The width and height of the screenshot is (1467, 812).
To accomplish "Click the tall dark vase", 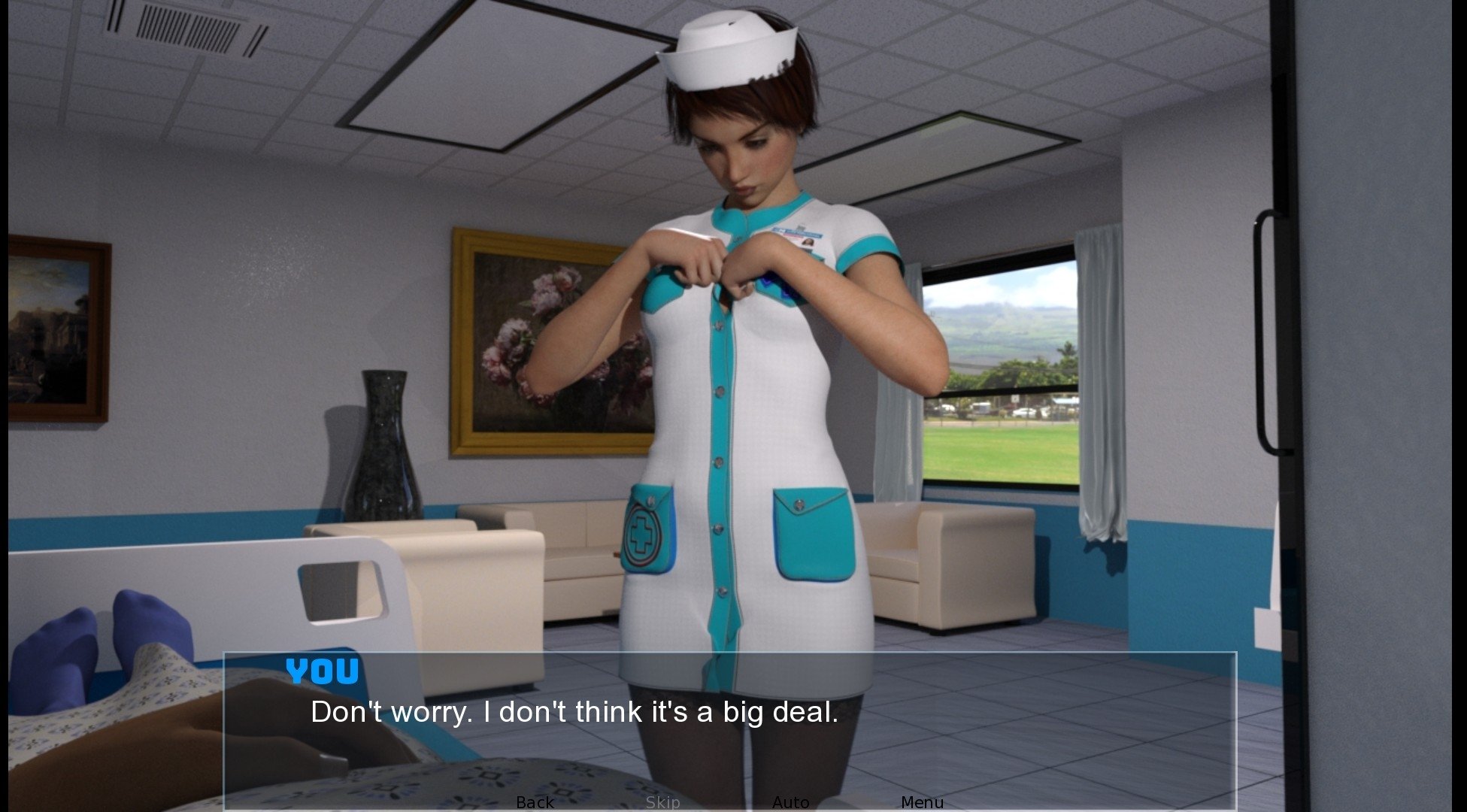I will (383, 451).
